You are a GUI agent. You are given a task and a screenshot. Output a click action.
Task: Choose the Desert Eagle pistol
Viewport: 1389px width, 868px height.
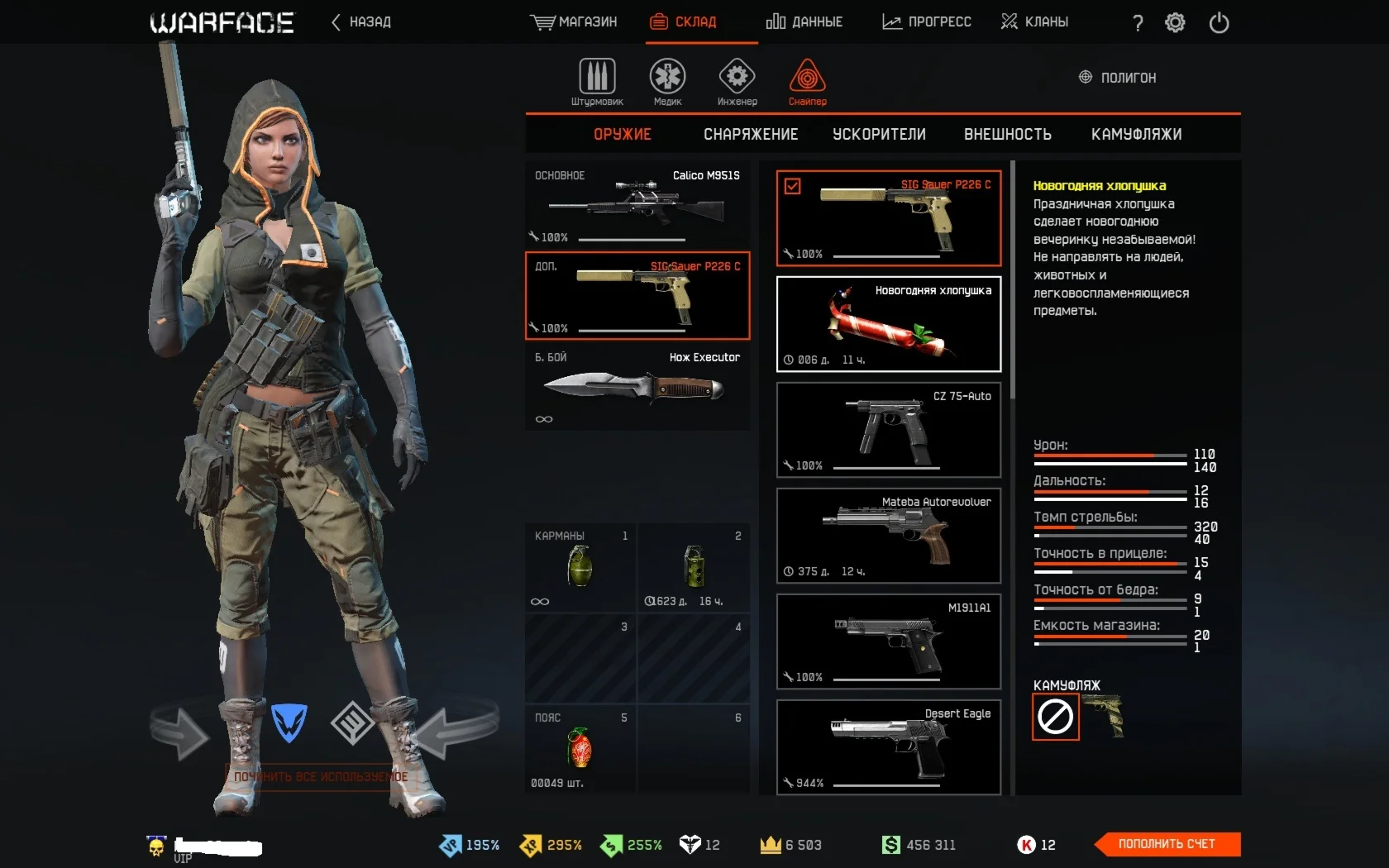click(889, 747)
